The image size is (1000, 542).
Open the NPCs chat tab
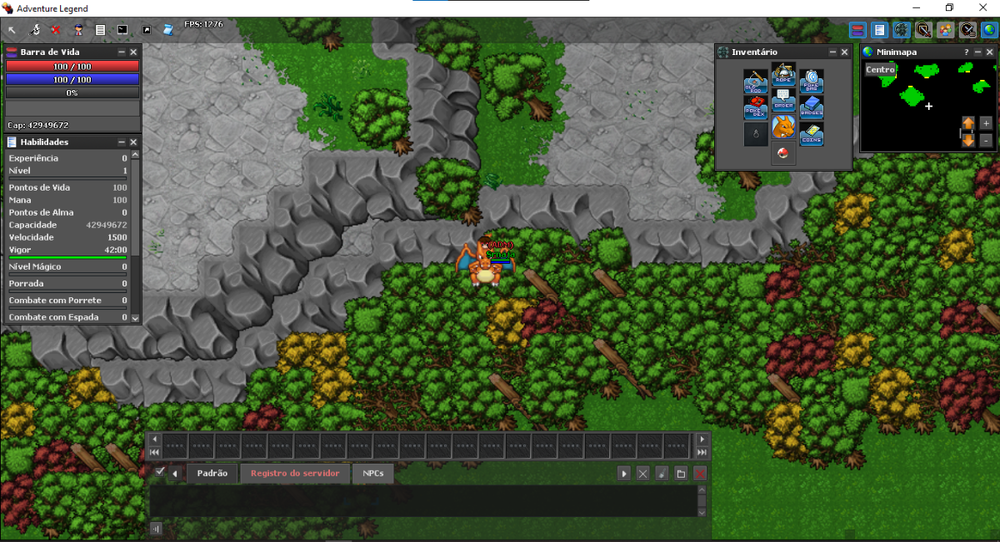click(x=373, y=473)
